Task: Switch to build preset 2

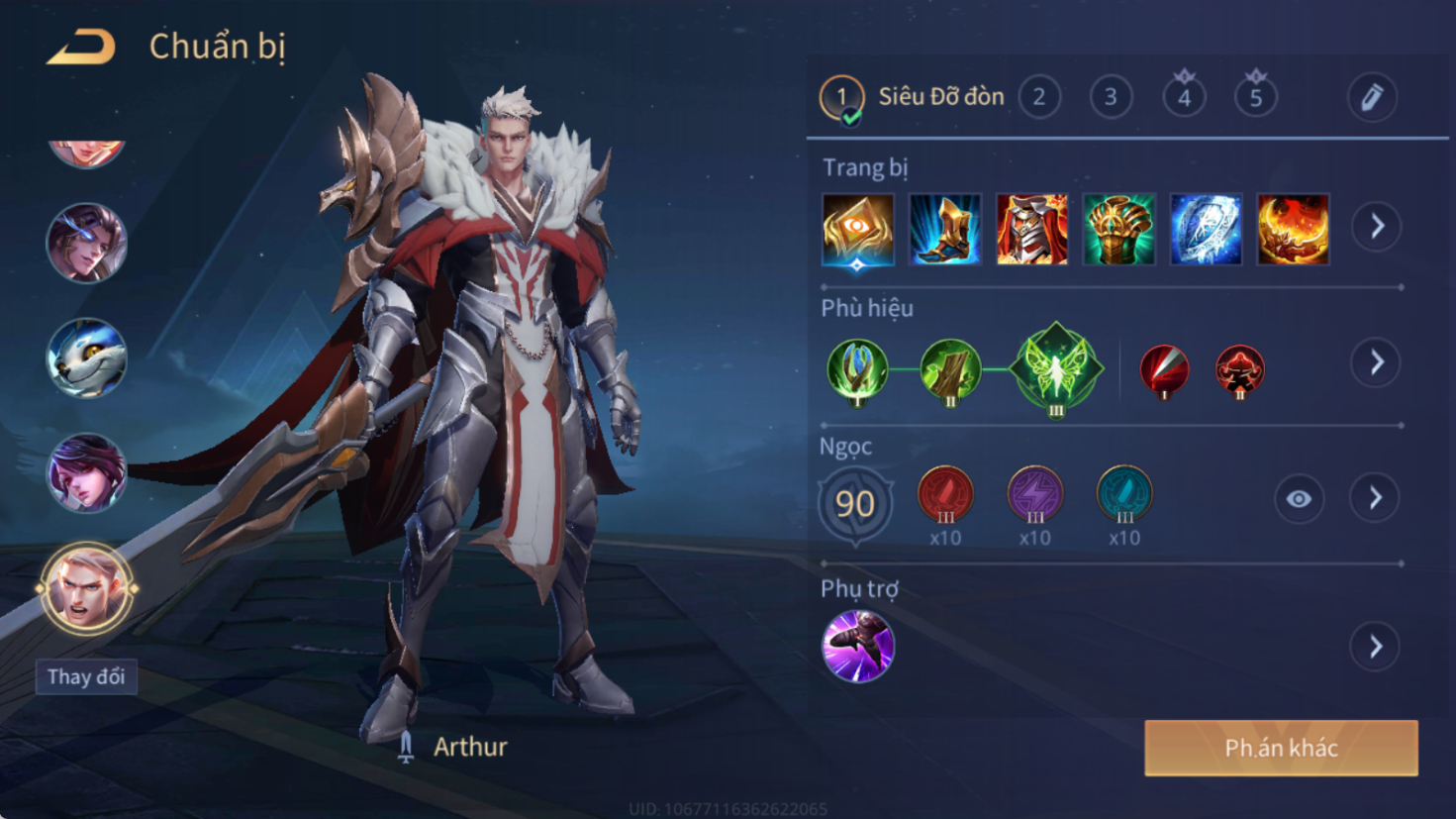Action: [x=1039, y=97]
